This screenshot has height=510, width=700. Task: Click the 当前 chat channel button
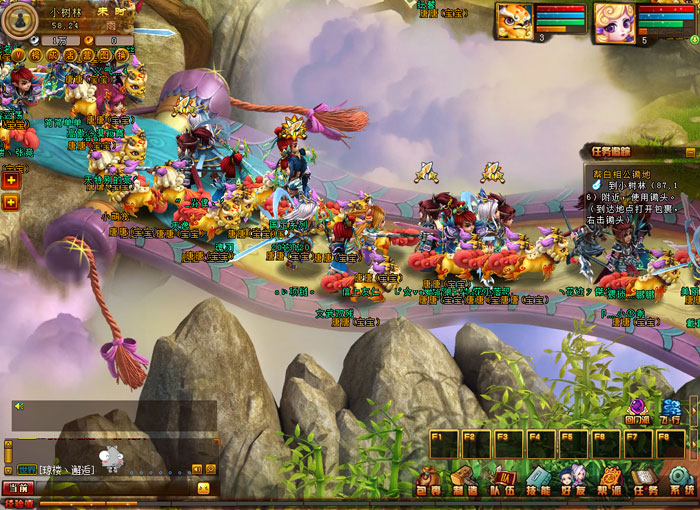(x=18, y=488)
